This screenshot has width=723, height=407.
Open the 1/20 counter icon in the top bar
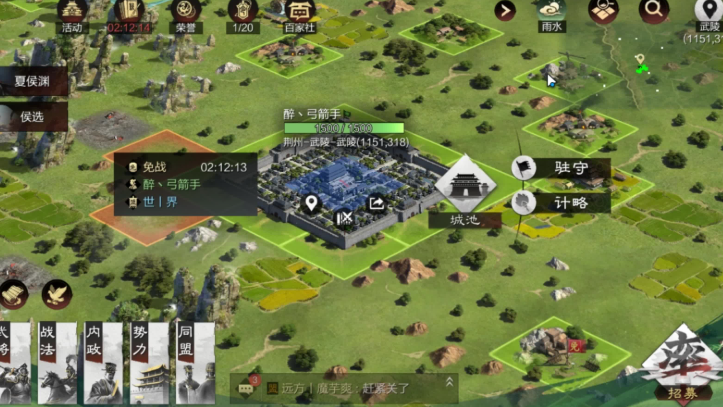pyautogui.click(x=243, y=13)
